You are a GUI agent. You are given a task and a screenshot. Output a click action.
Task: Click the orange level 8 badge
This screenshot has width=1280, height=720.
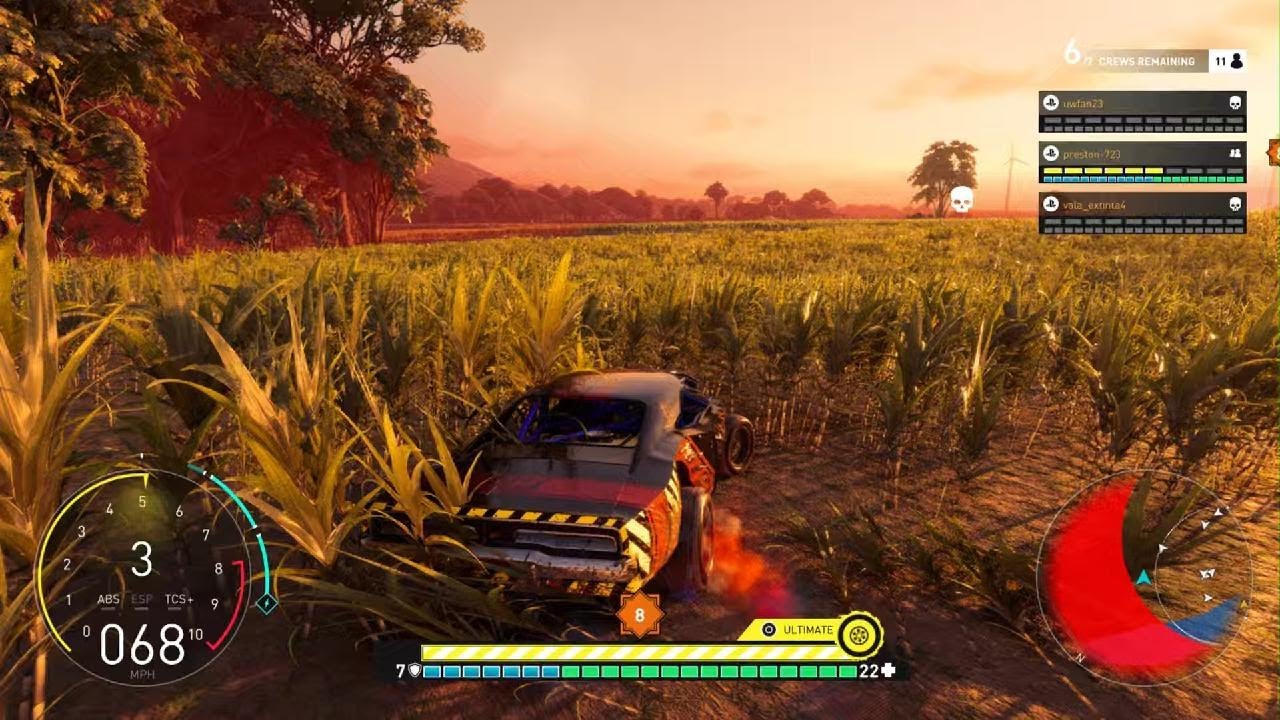(639, 614)
